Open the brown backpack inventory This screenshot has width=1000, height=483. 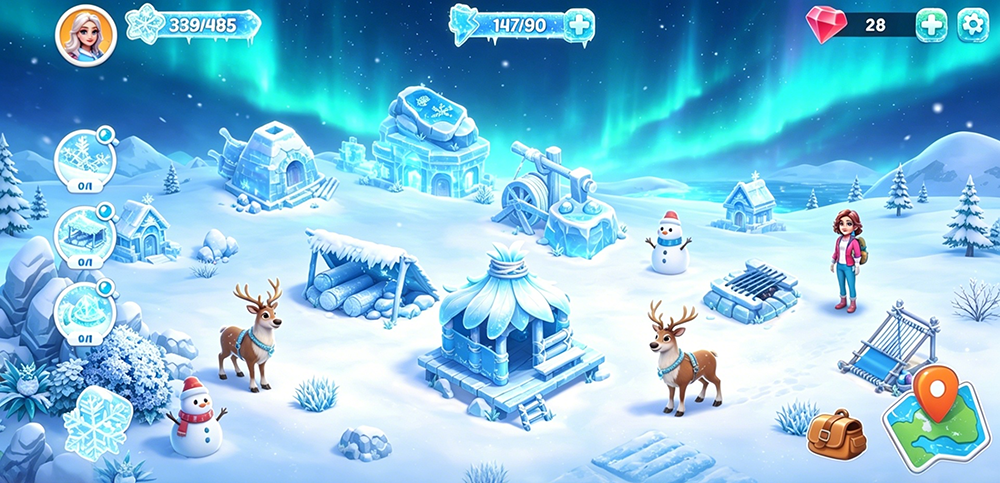pos(836,433)
